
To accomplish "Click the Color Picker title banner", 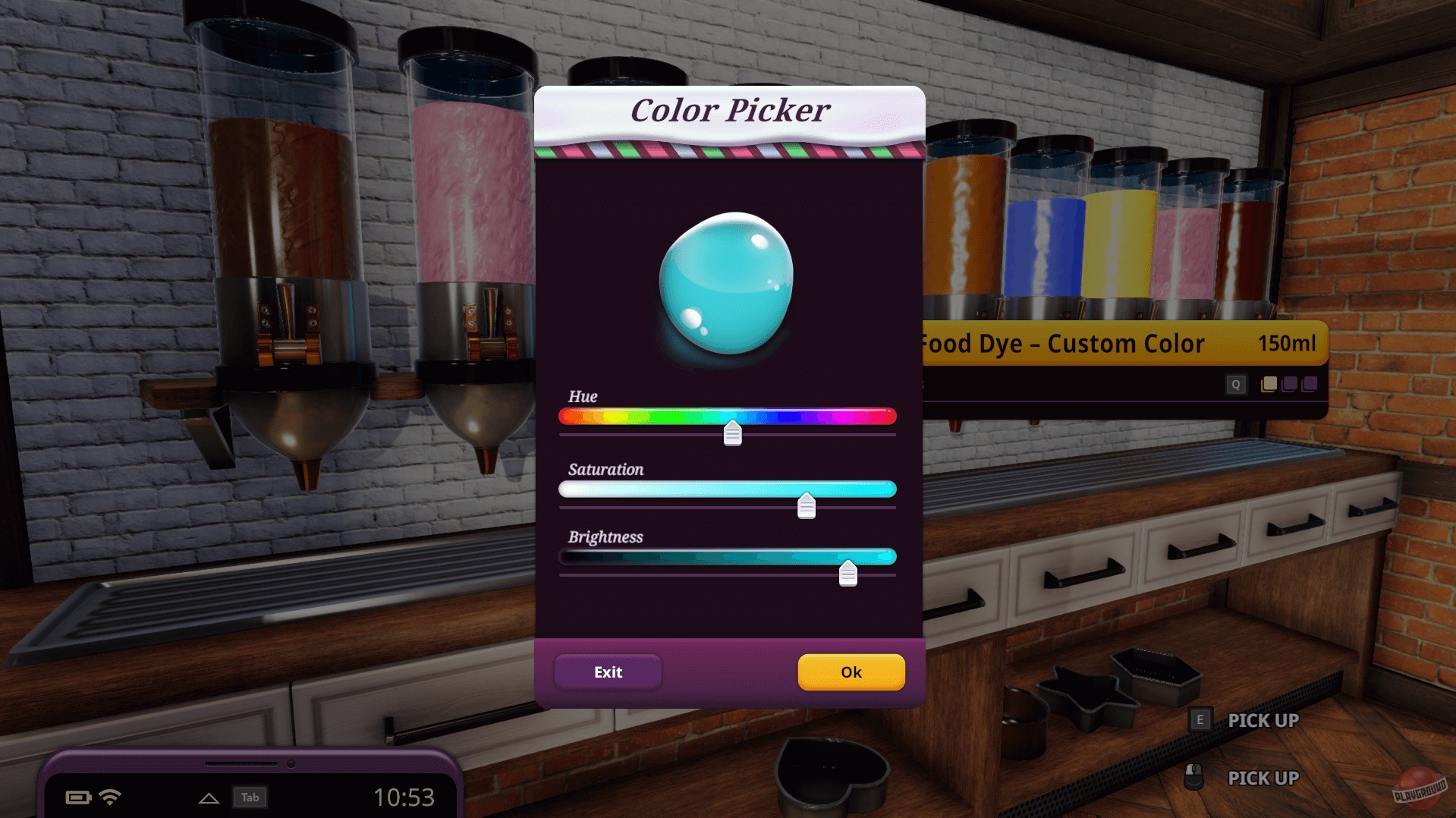I will click(730, 110).
